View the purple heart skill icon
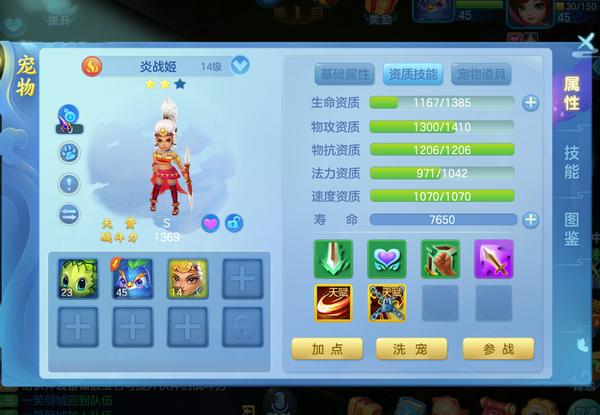The width and height of the screenshot is (600, 415). pos(386,258)
